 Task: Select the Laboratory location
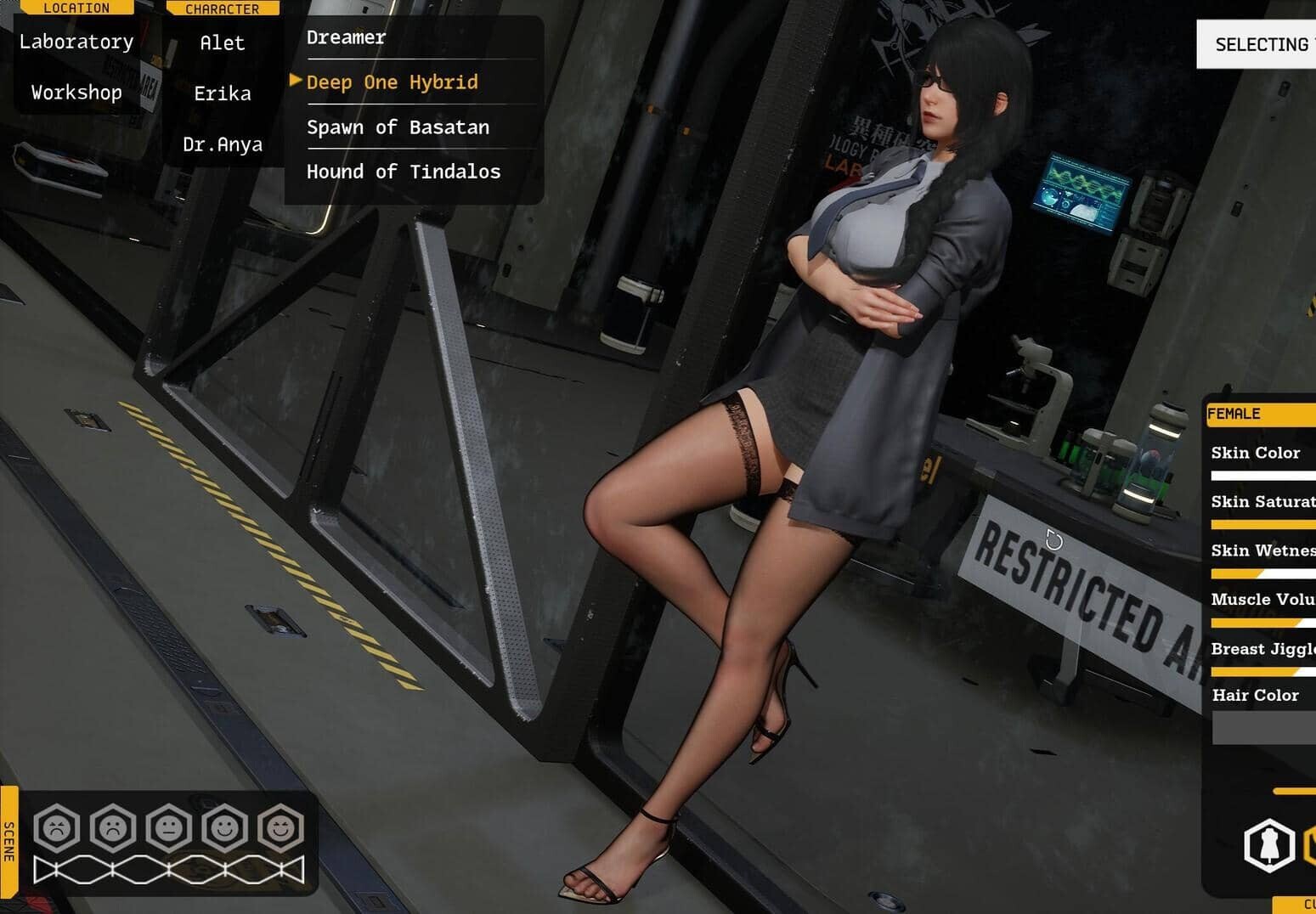click(x=76, y=42)
